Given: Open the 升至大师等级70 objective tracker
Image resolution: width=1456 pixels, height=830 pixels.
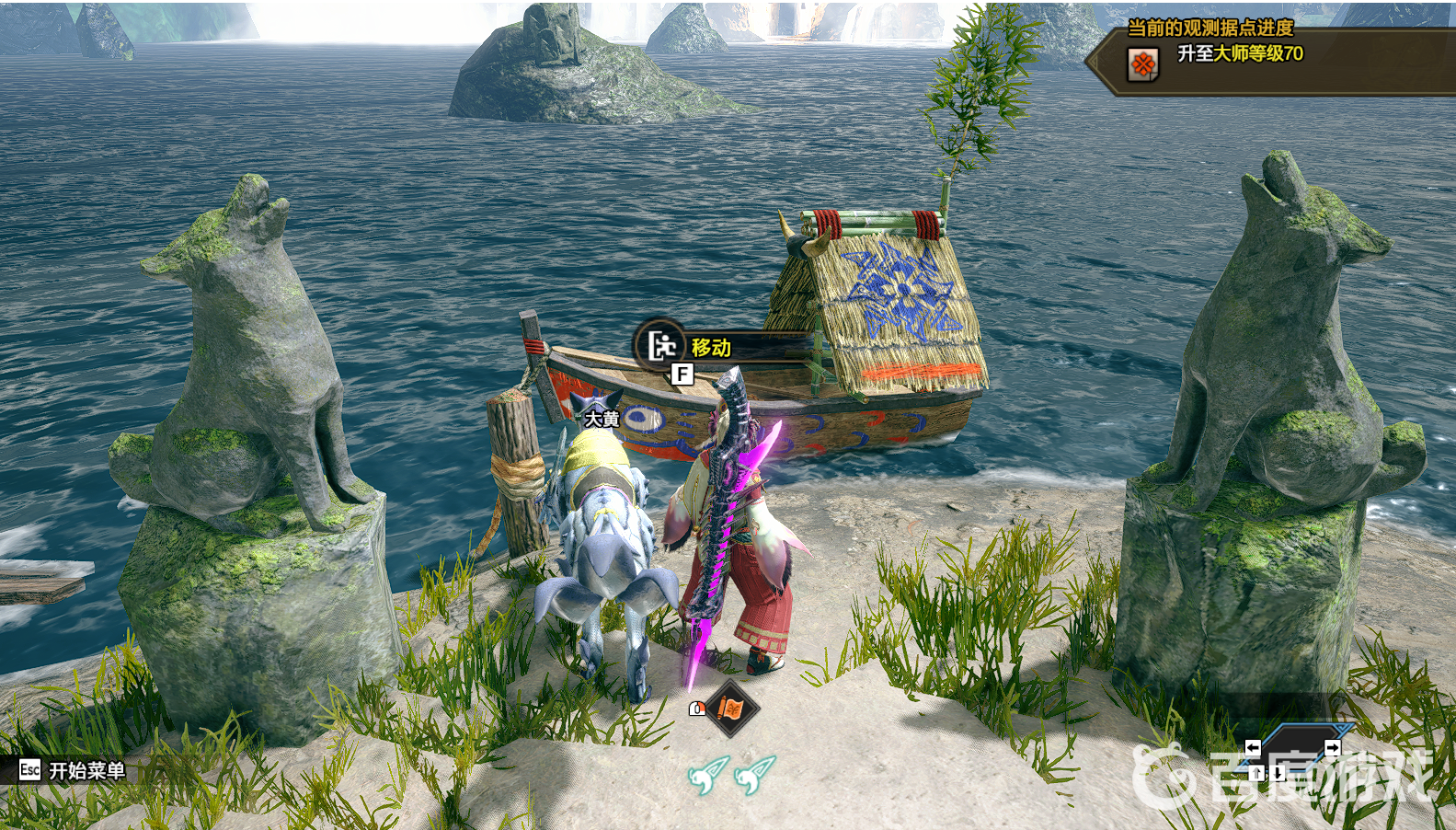Looking at the screenshot, I should 1239,55.
